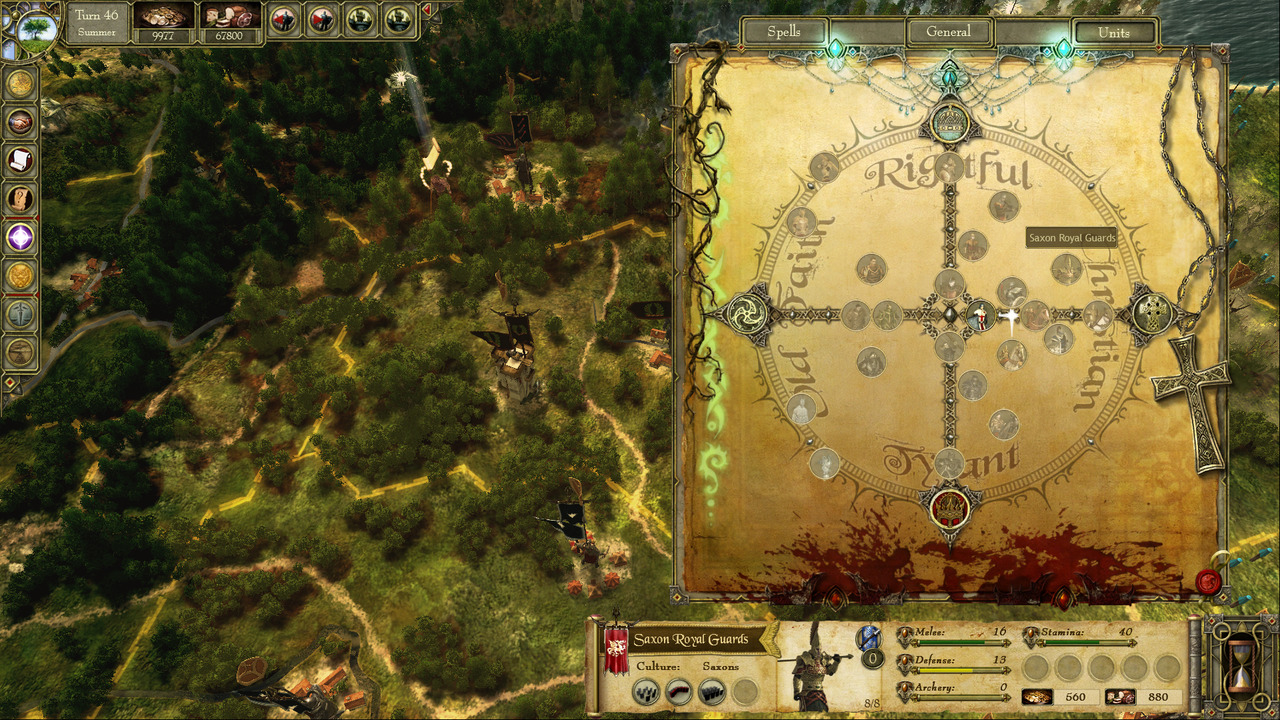Open the handshake diplomacy button
This screenshot has height=720, width=1280.
click(20, 122)
